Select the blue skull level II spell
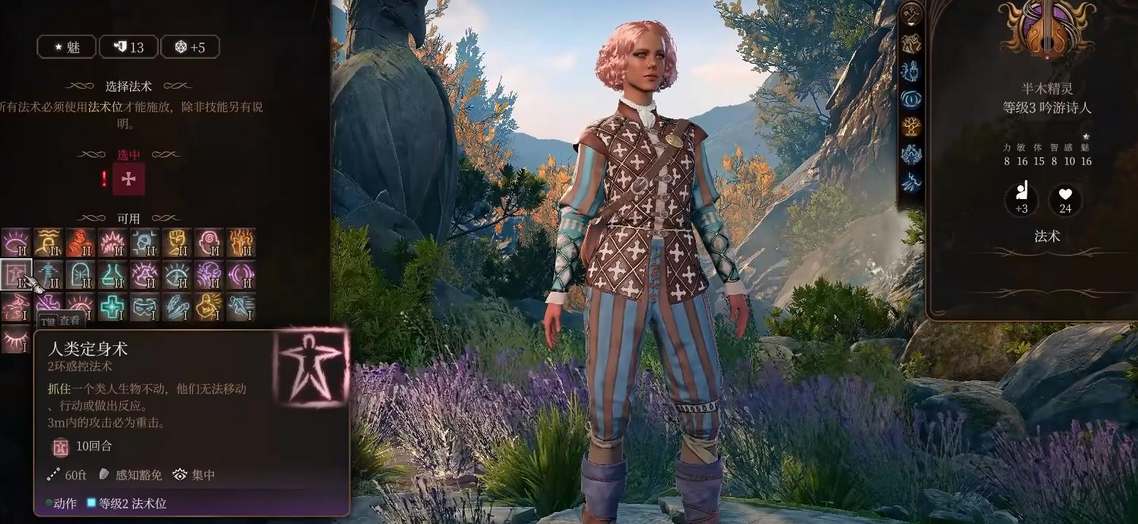Image resolution: width=1138 pixels, height=524 pixels. click(144, 242)
